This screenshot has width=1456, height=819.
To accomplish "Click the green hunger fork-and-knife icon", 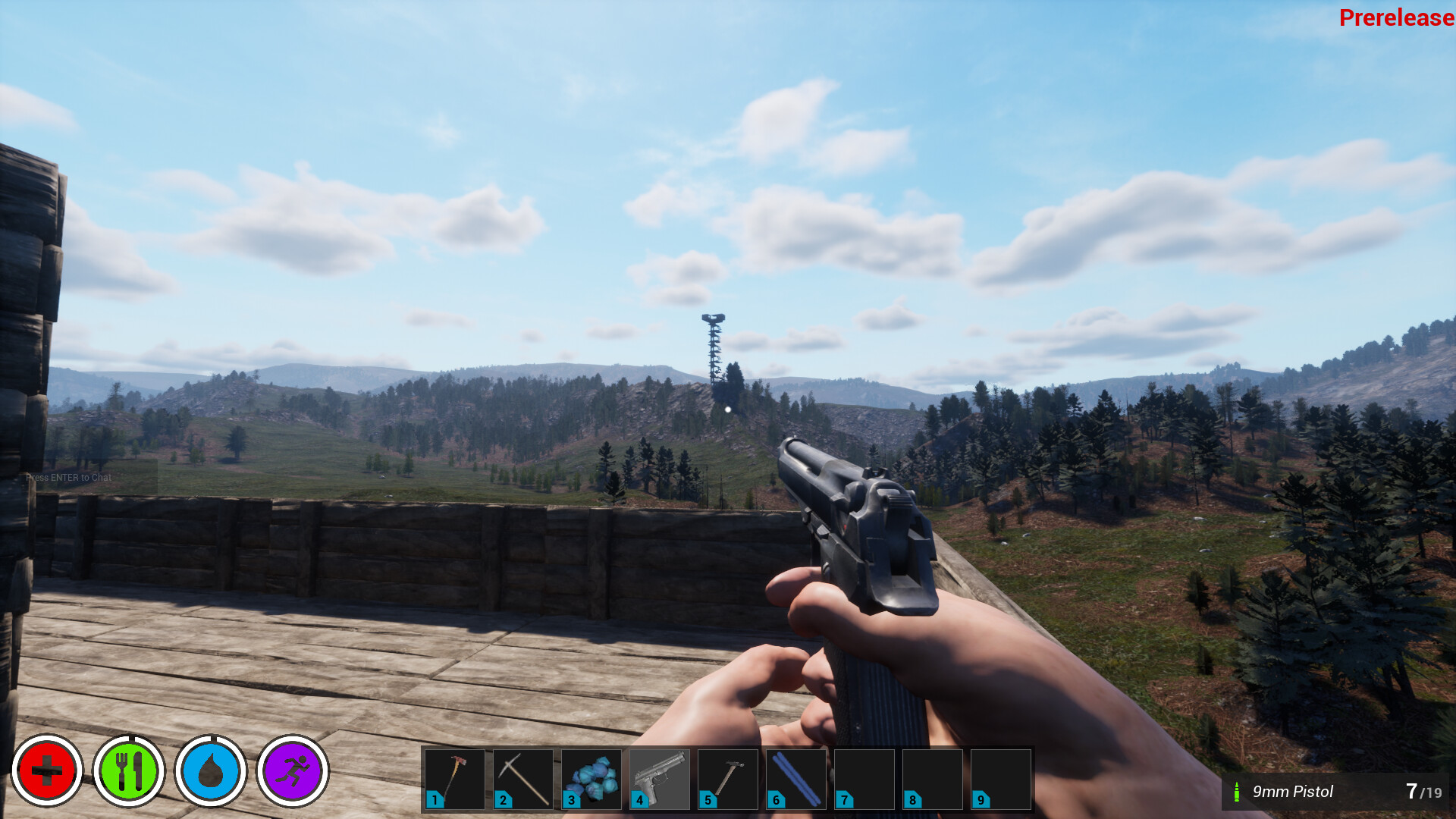I will 130,771.
